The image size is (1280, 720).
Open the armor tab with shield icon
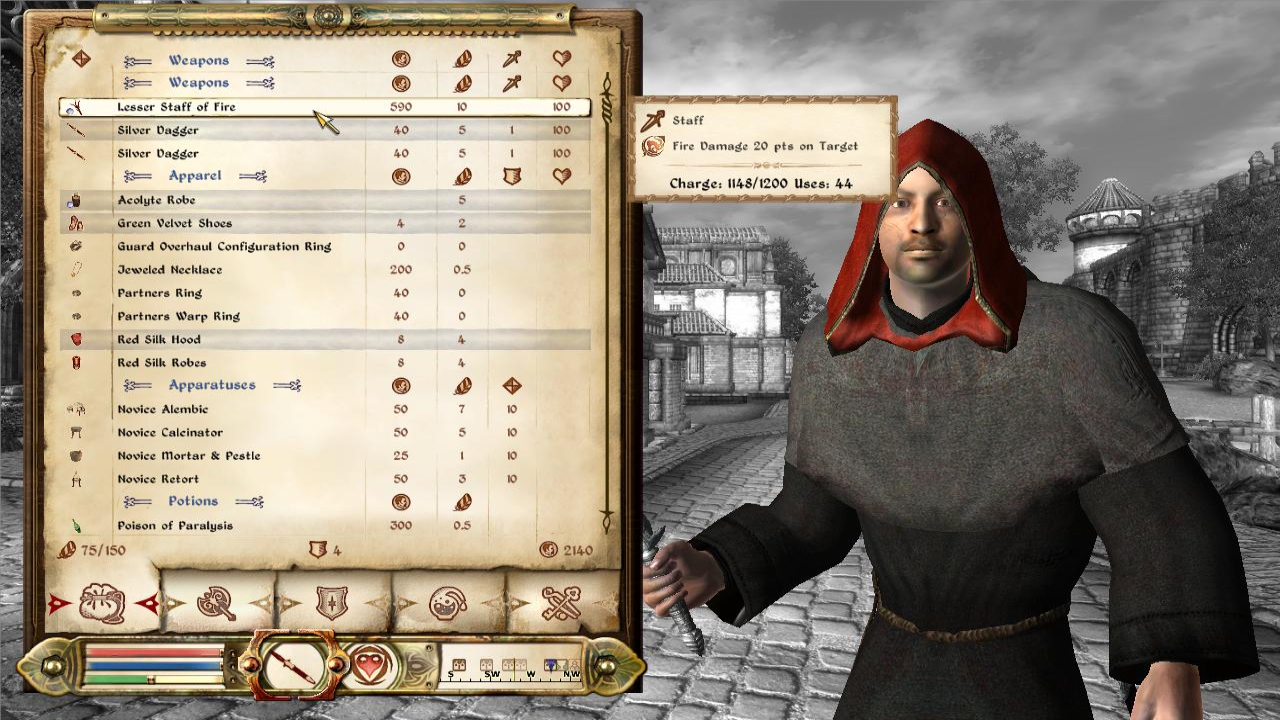(332, 603)
